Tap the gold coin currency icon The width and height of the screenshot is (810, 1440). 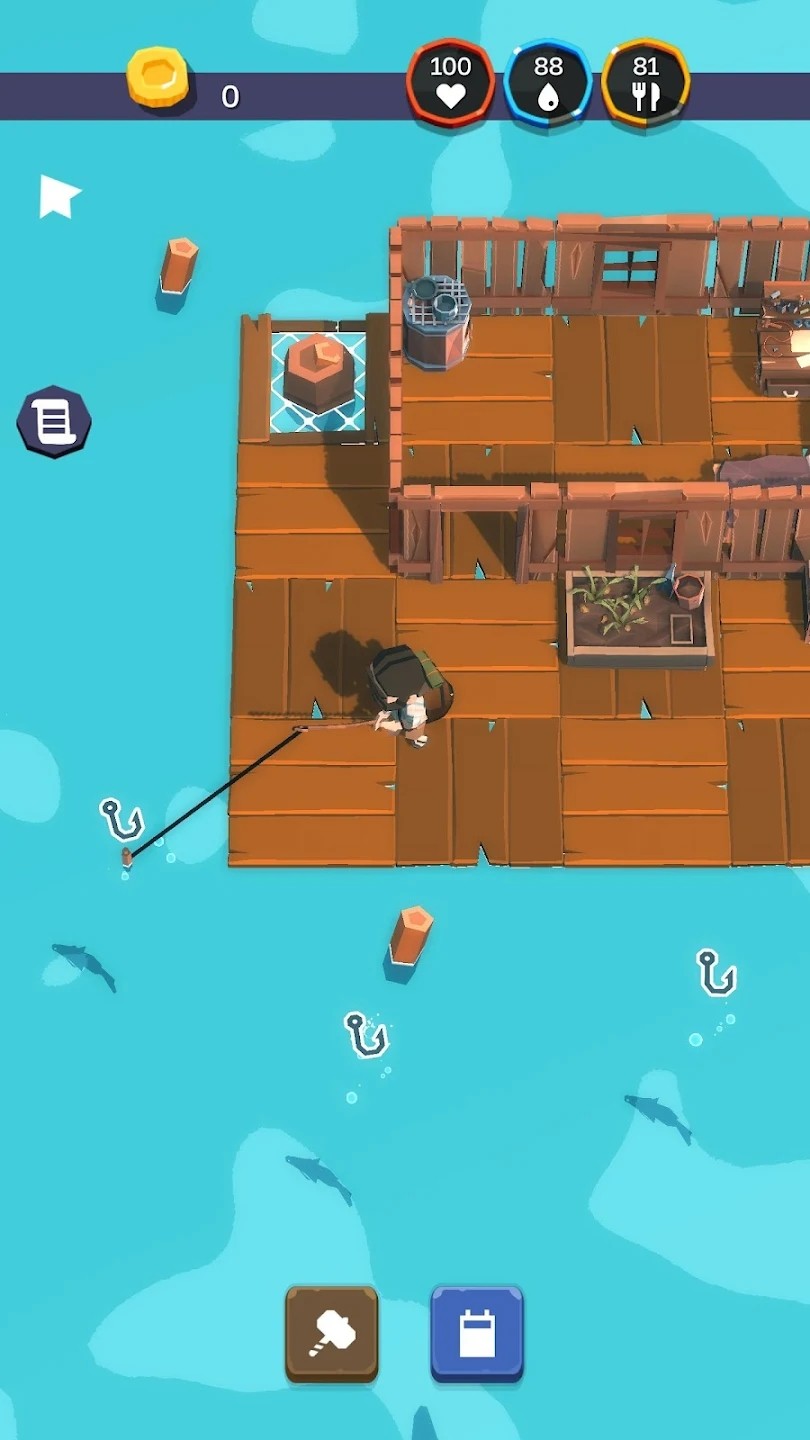[158, 79]
